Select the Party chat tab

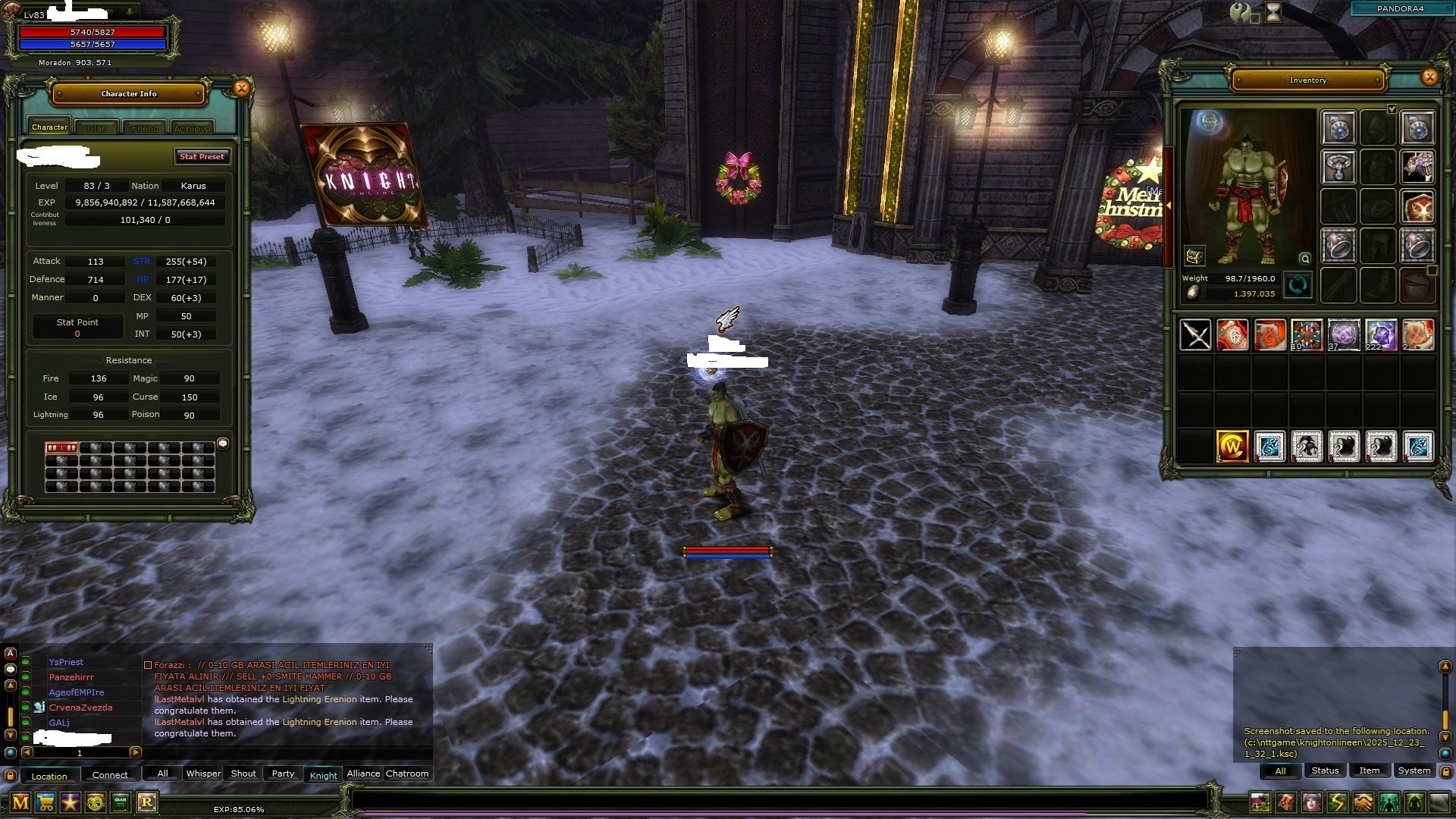coord(283,773)
